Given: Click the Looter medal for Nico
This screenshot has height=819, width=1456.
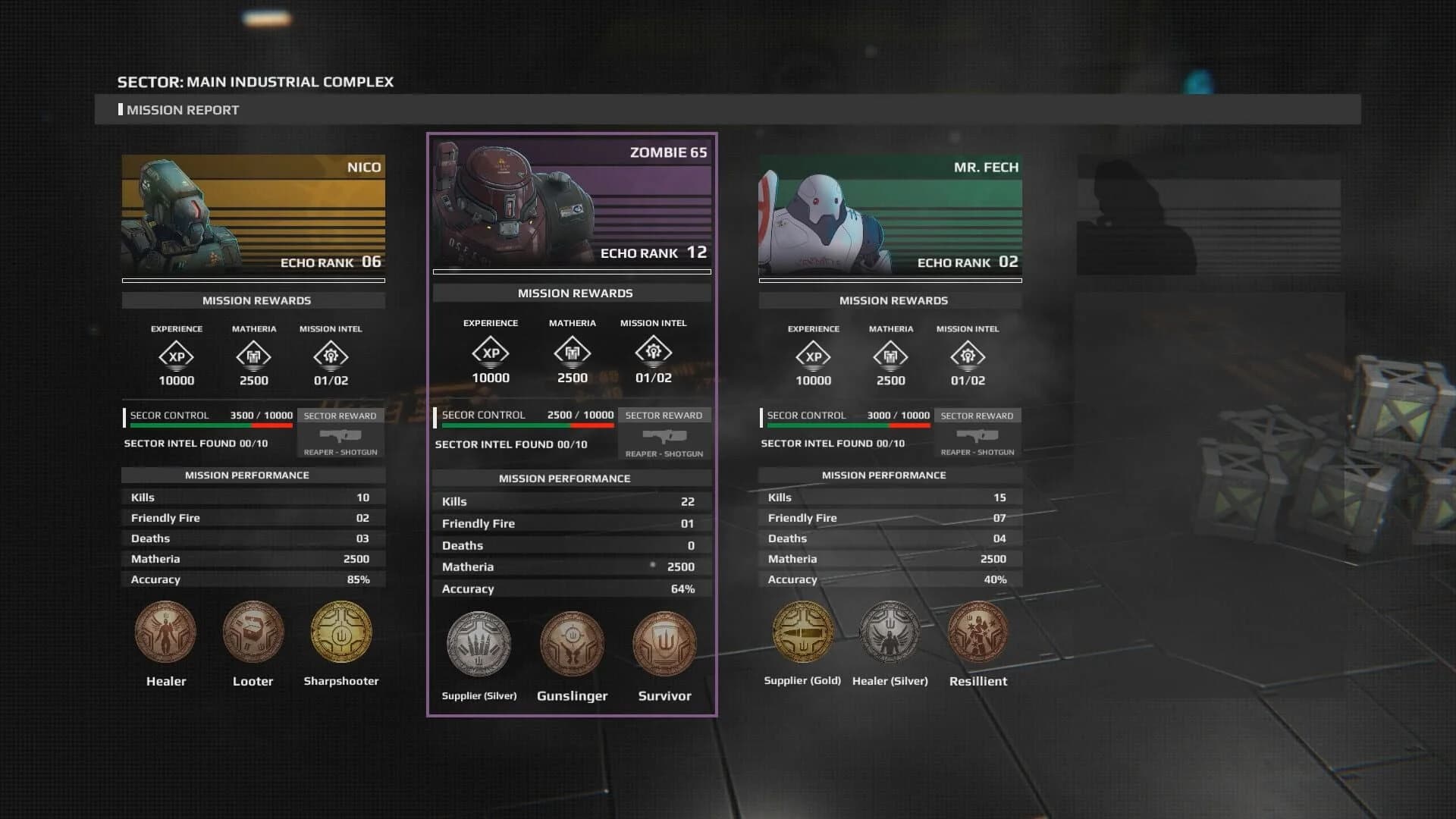Looking at the screenshot, I should pos(253,631).
